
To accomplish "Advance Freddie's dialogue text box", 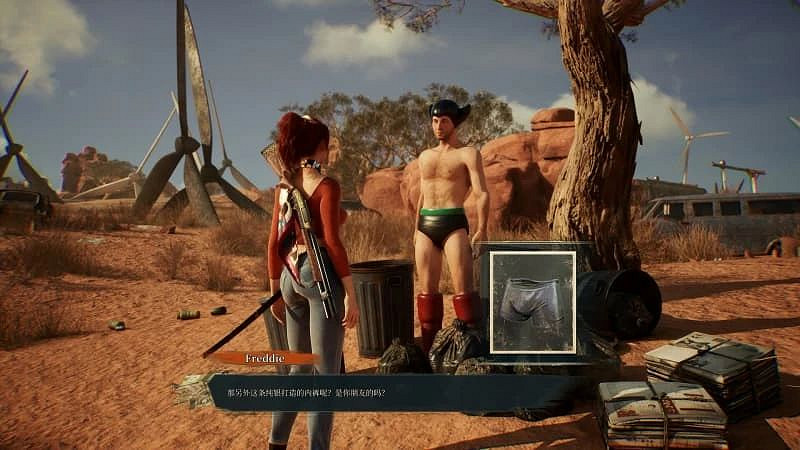I will point(400,391).
